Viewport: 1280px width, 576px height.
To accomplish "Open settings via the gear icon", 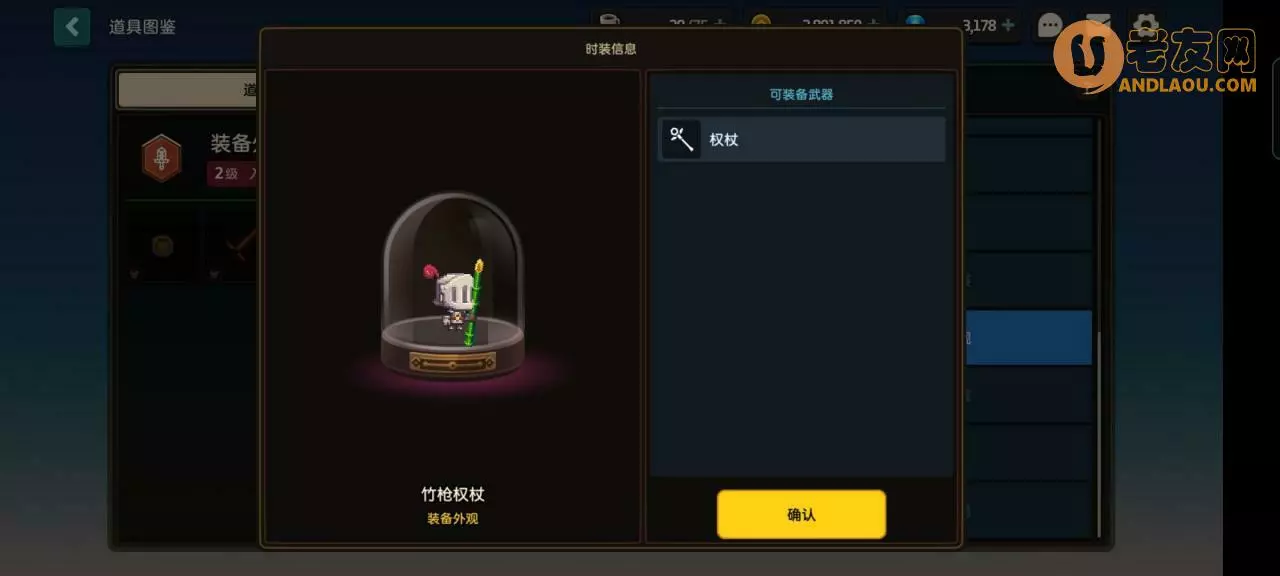I will point(1145,25).
